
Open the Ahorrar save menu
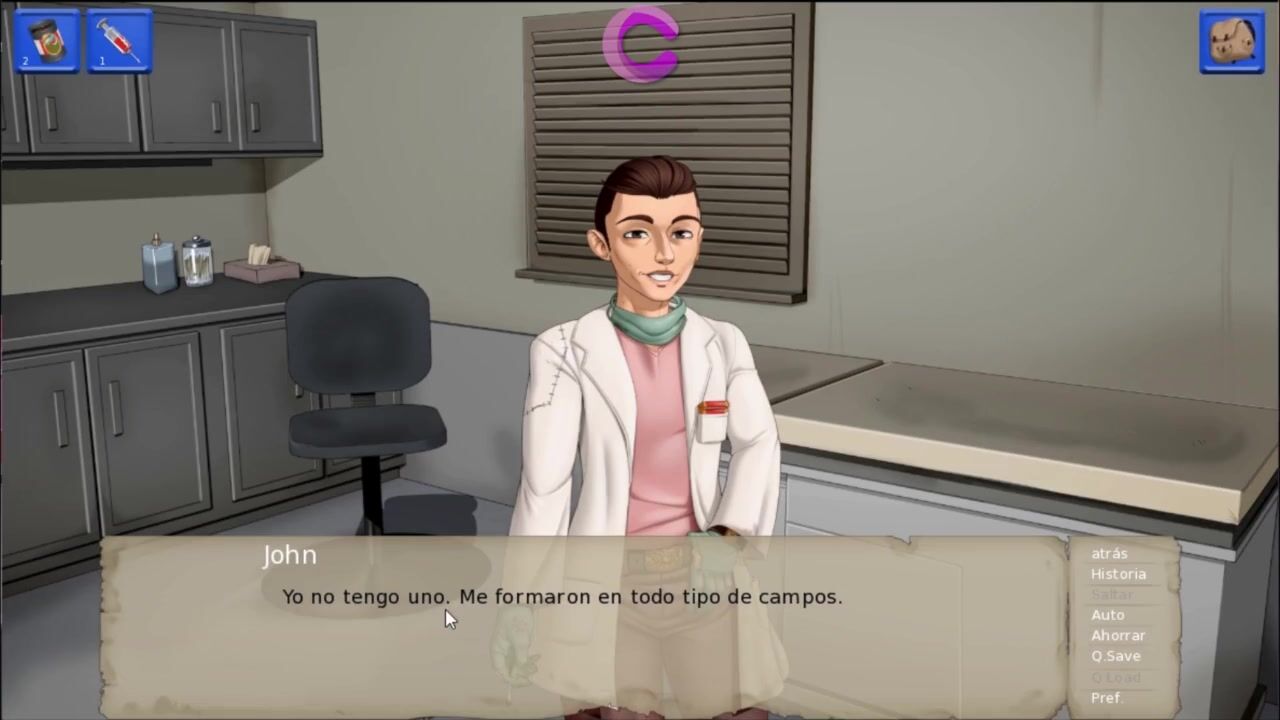click(x=1118, y=635)
